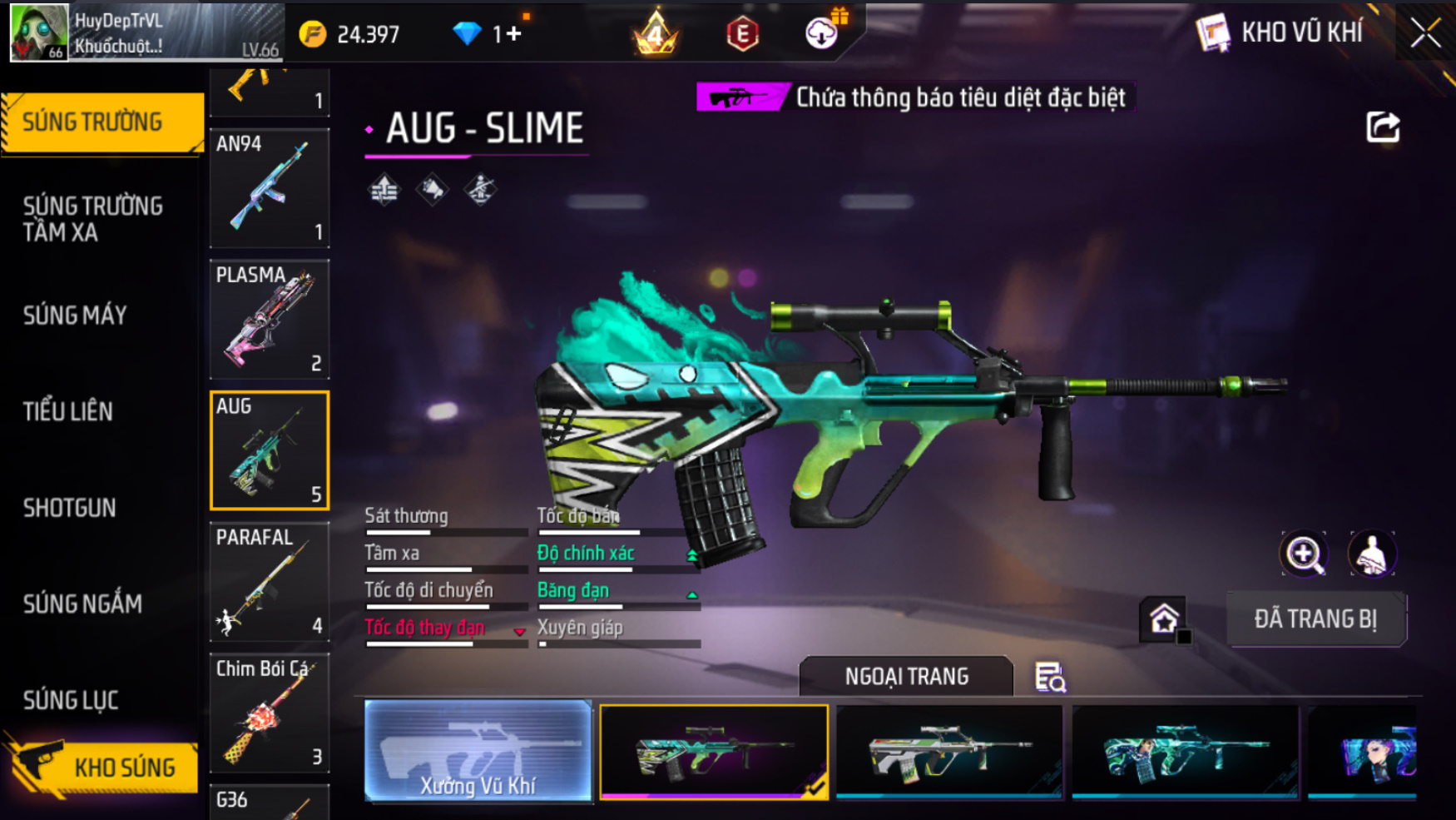Choose the PLASMA weapon tile
Viewport: 1456px width, 820px height.
coord(269,319)
